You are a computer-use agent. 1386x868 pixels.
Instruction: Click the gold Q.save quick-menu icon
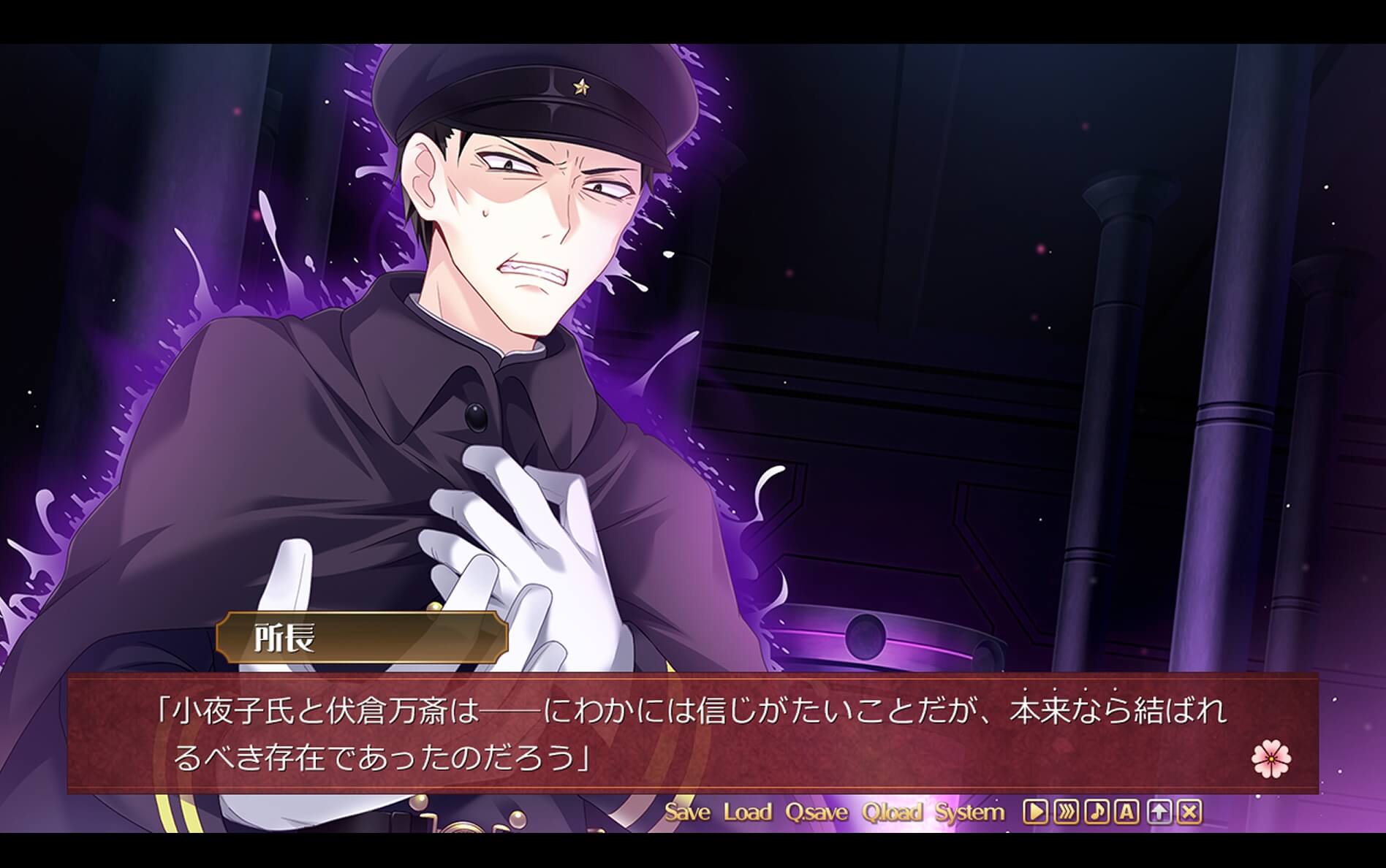[x=819, y=811]
